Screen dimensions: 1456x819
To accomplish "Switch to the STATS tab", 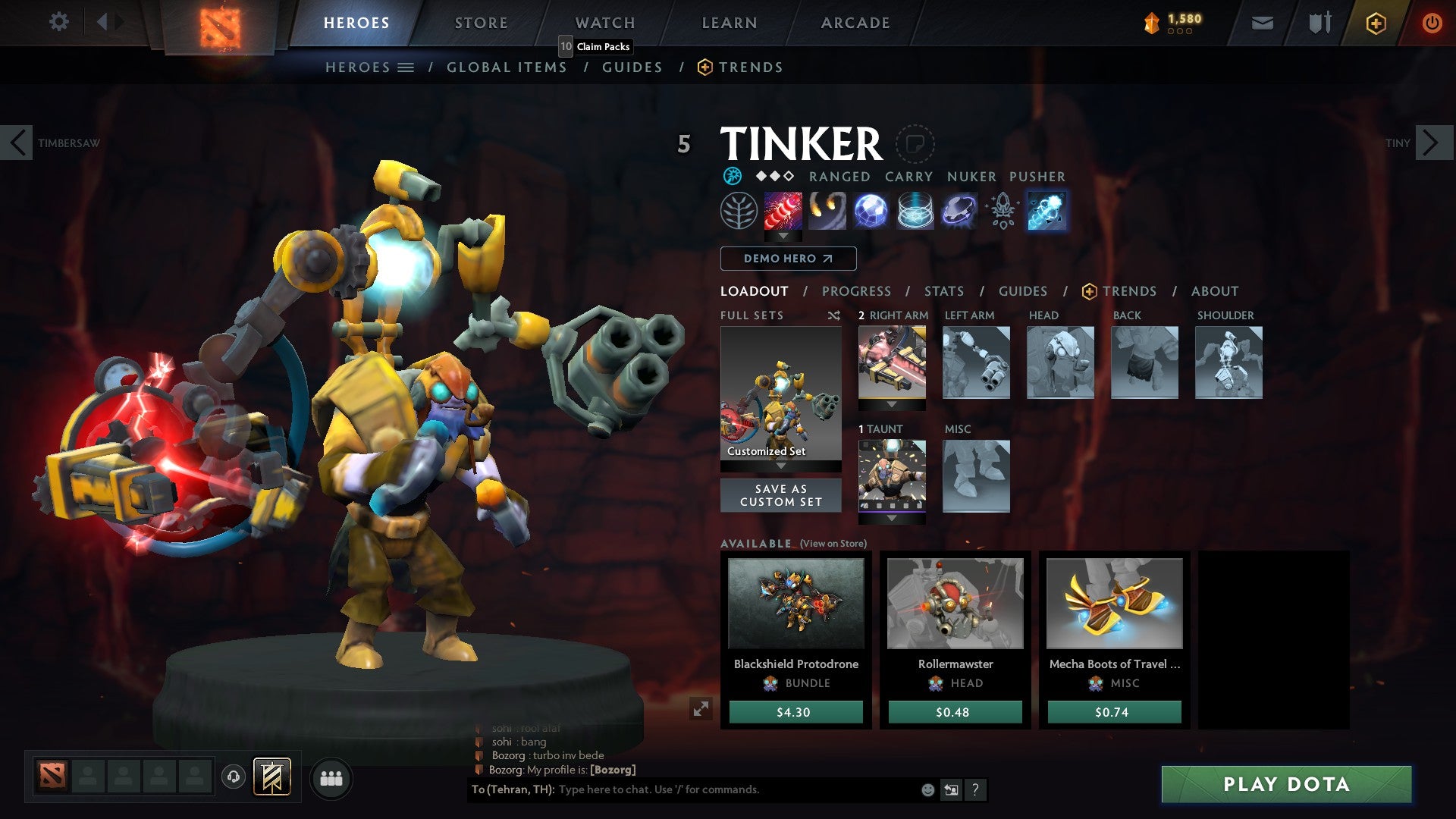I will [944, 290].
